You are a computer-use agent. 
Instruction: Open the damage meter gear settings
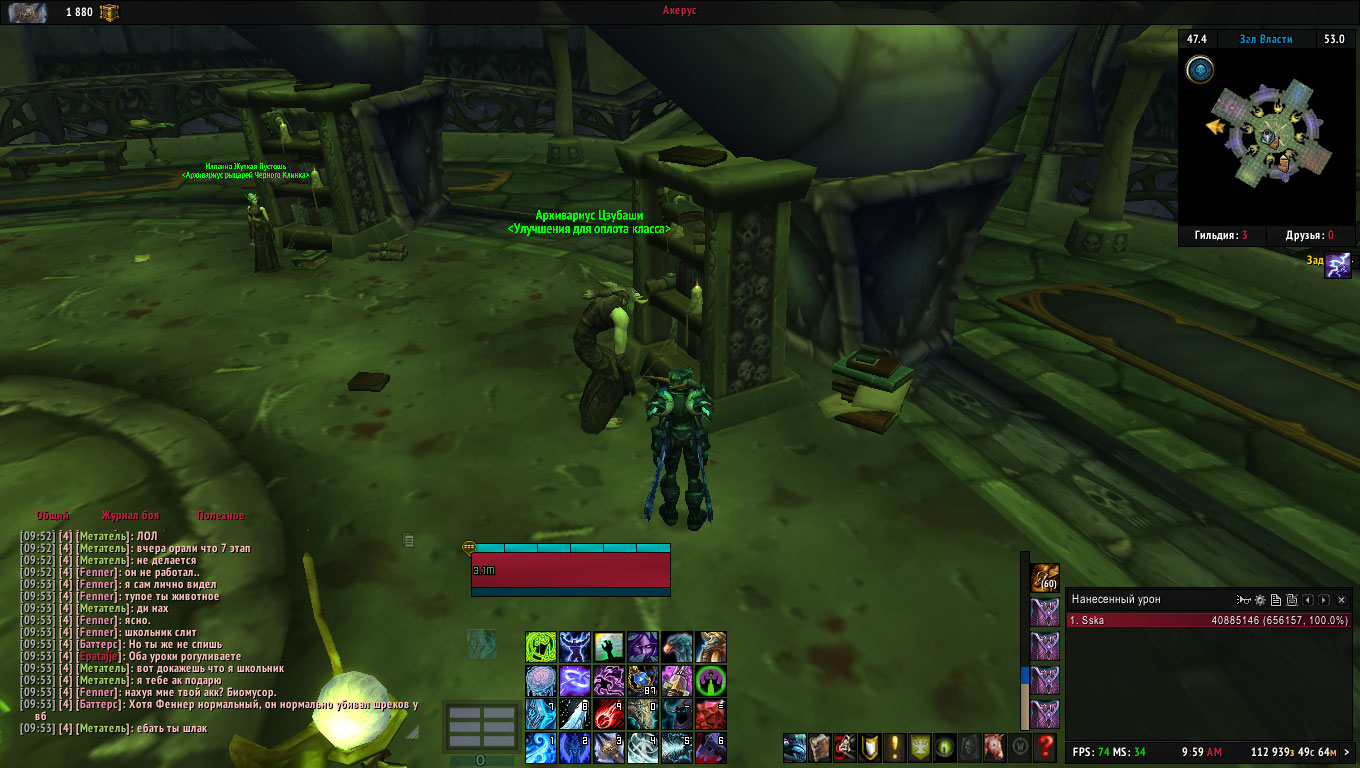click(x=1260, y=600)
